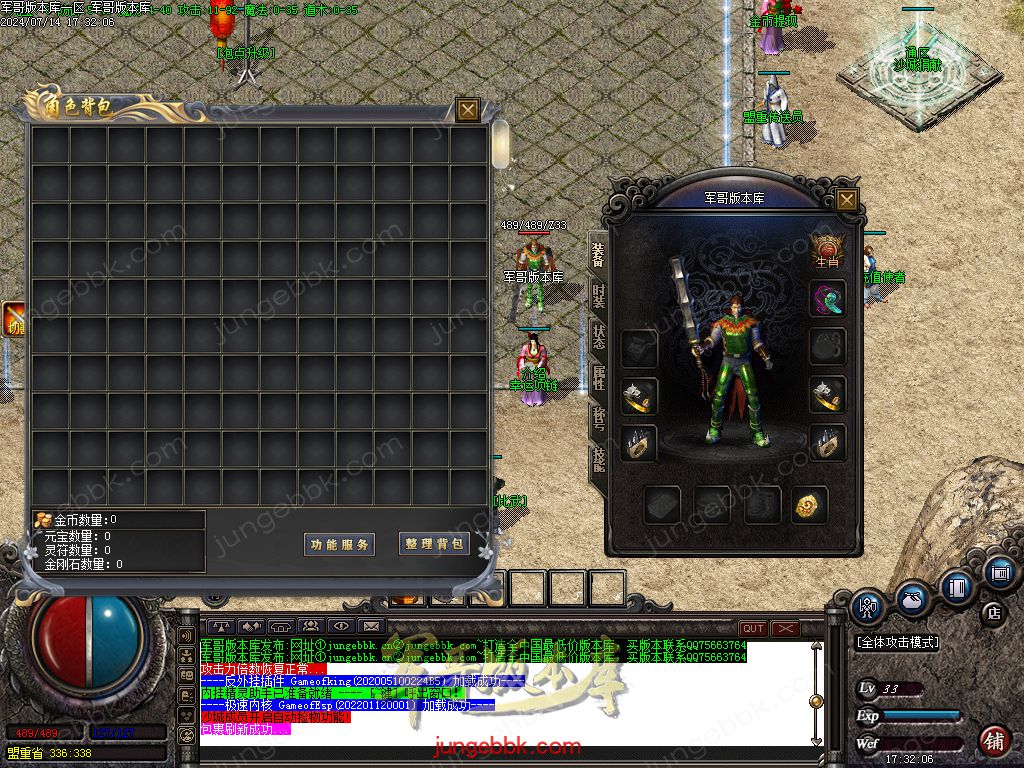The height and width of the screenshot is (768, 1024).
Task: Open the 功能服务 function services
Action: coord(339,544)
